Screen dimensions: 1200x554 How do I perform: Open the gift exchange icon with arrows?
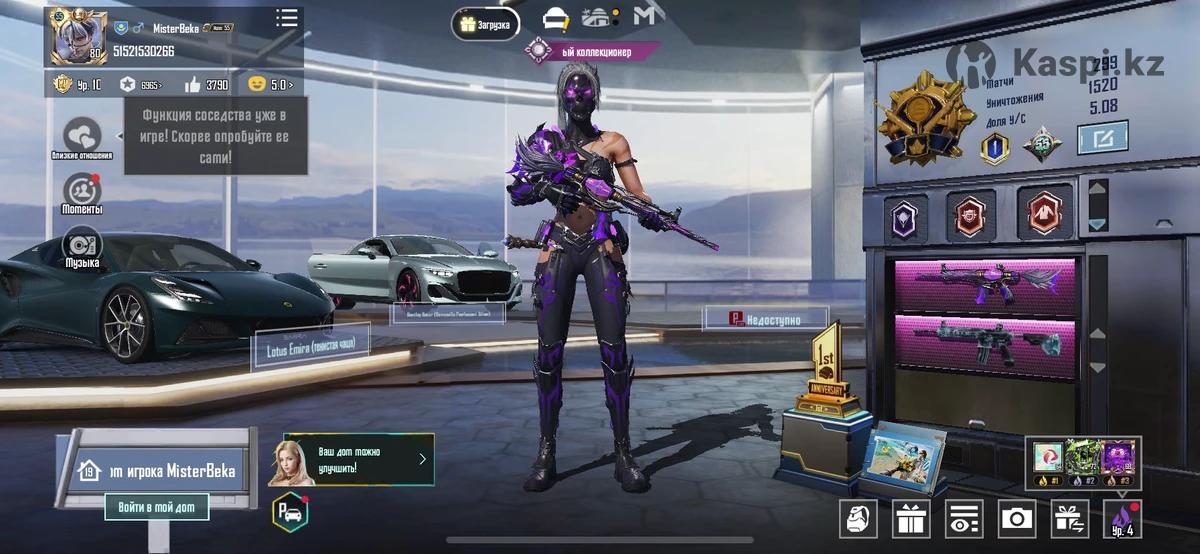click(x=1070, y=518)
